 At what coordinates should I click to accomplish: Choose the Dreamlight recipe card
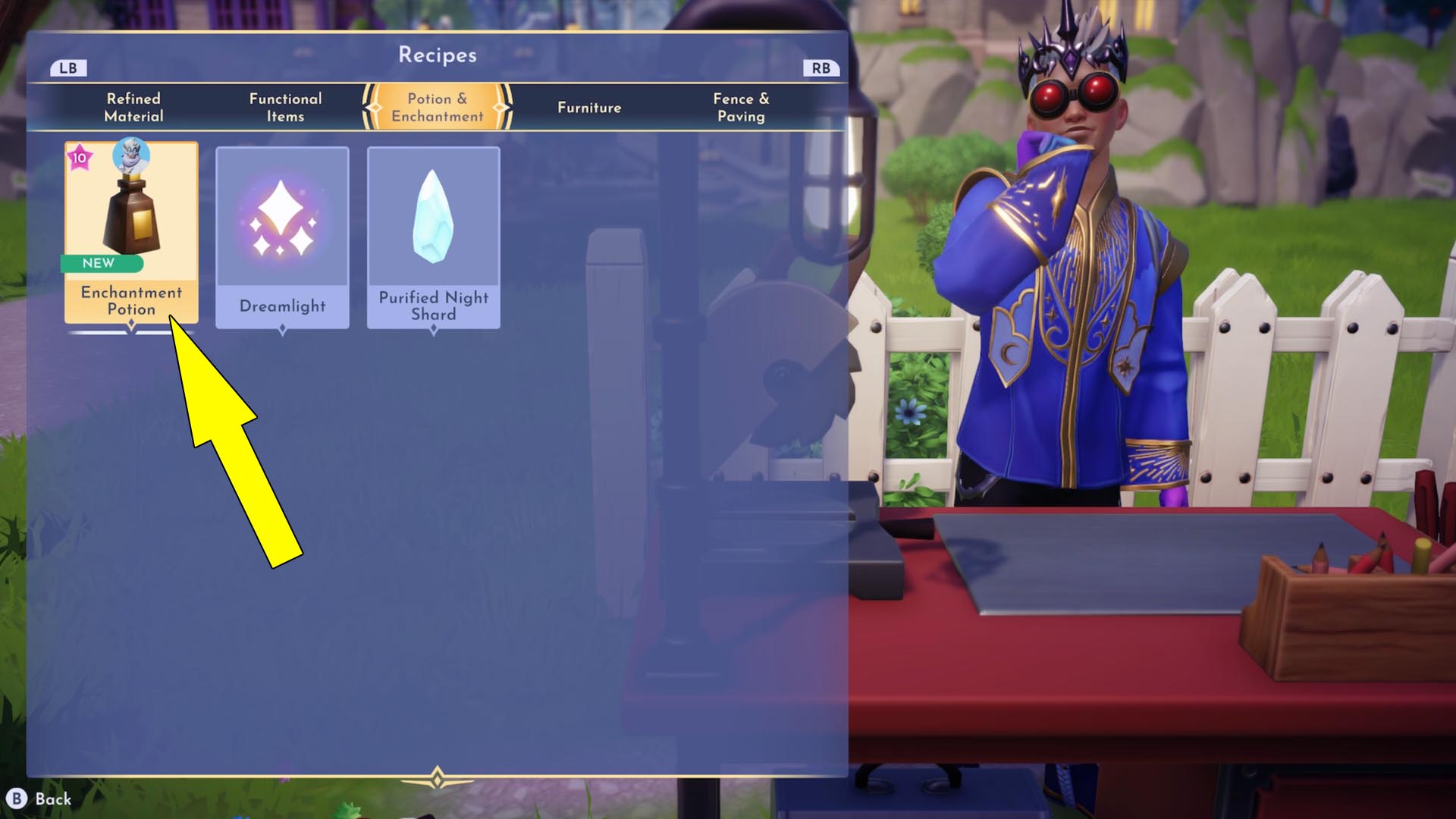tap(282, 237)
